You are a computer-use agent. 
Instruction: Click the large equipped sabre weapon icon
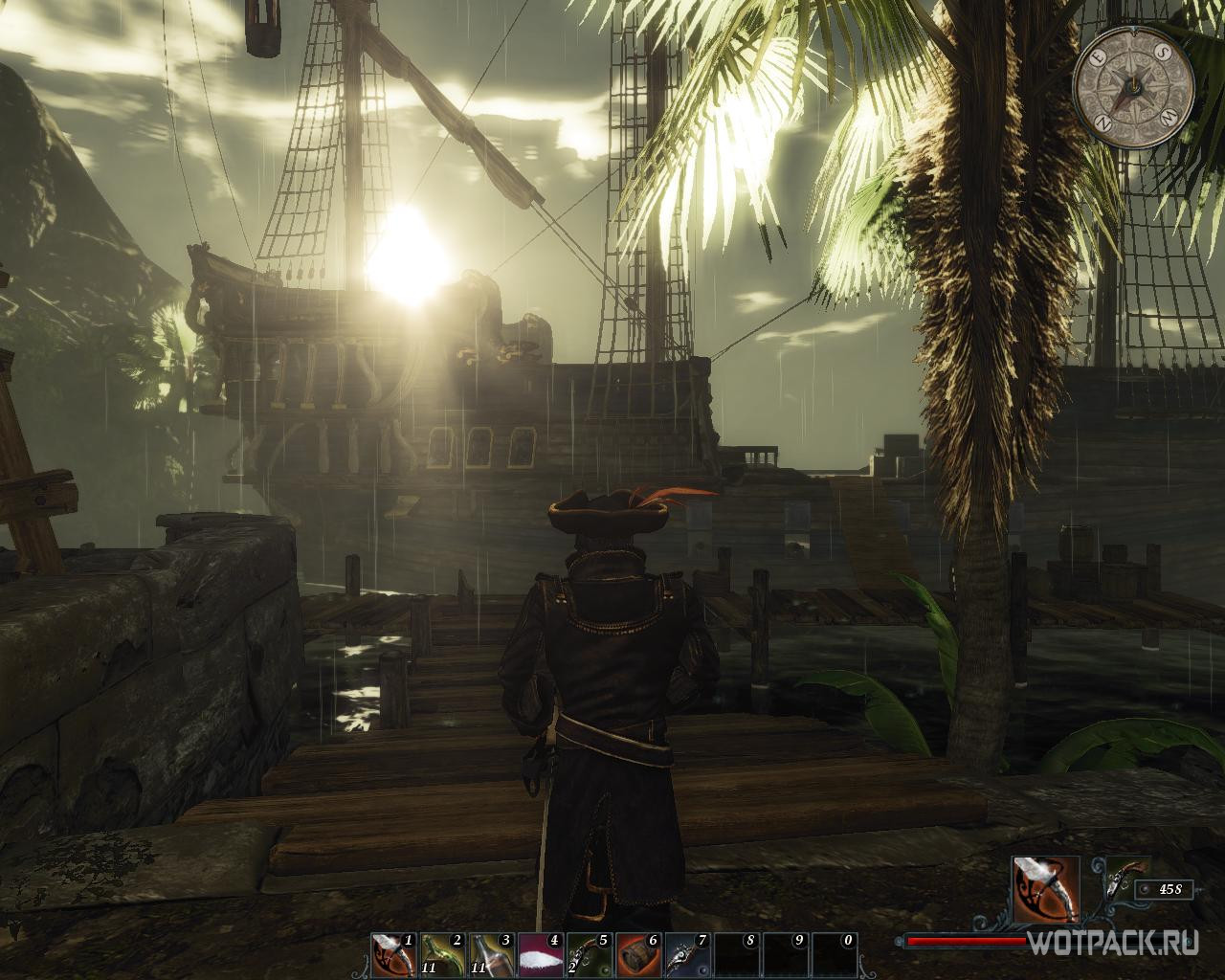(1047, 890)
